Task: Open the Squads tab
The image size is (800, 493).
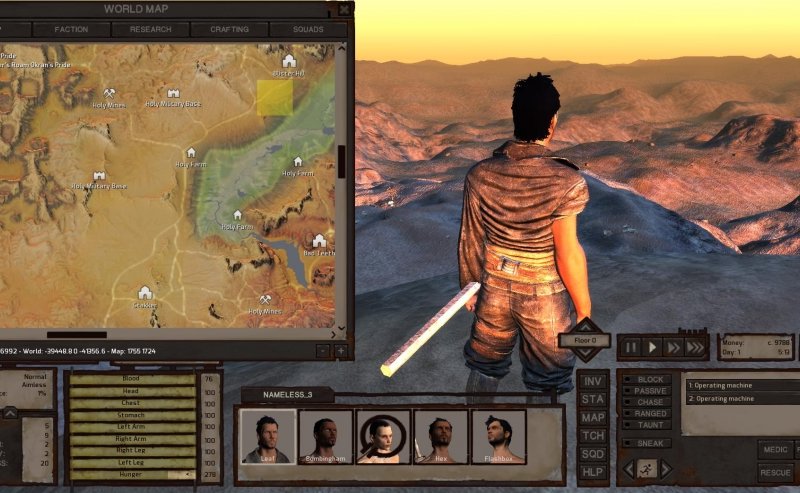Action: coord(308,30)
